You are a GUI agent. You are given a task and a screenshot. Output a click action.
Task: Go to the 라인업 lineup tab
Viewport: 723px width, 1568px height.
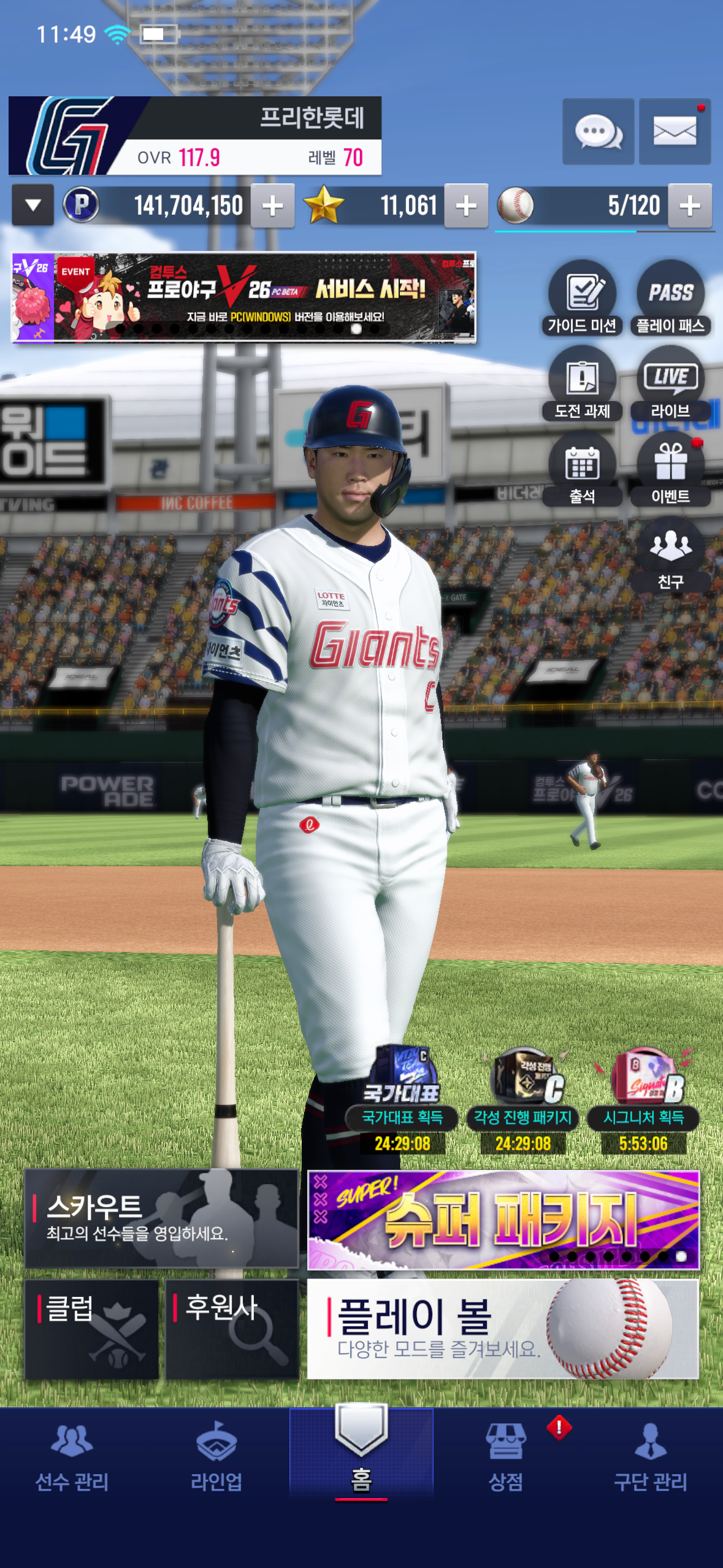[x=216, y=1455]
